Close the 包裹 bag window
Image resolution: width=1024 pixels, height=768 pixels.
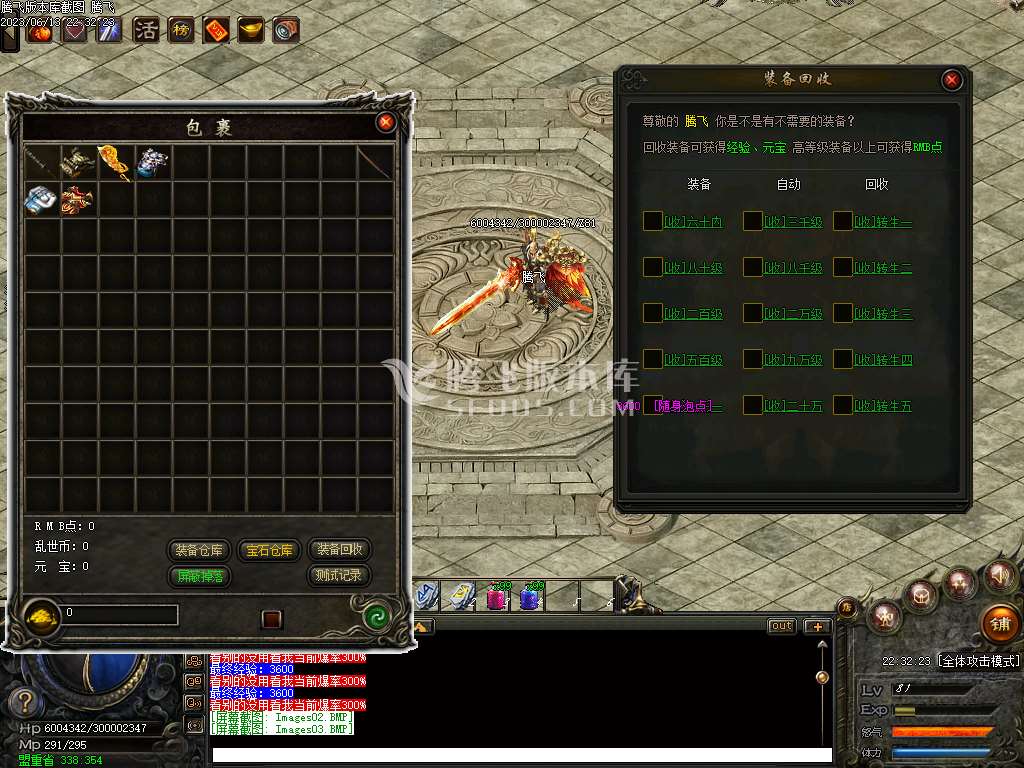point(386,123)
